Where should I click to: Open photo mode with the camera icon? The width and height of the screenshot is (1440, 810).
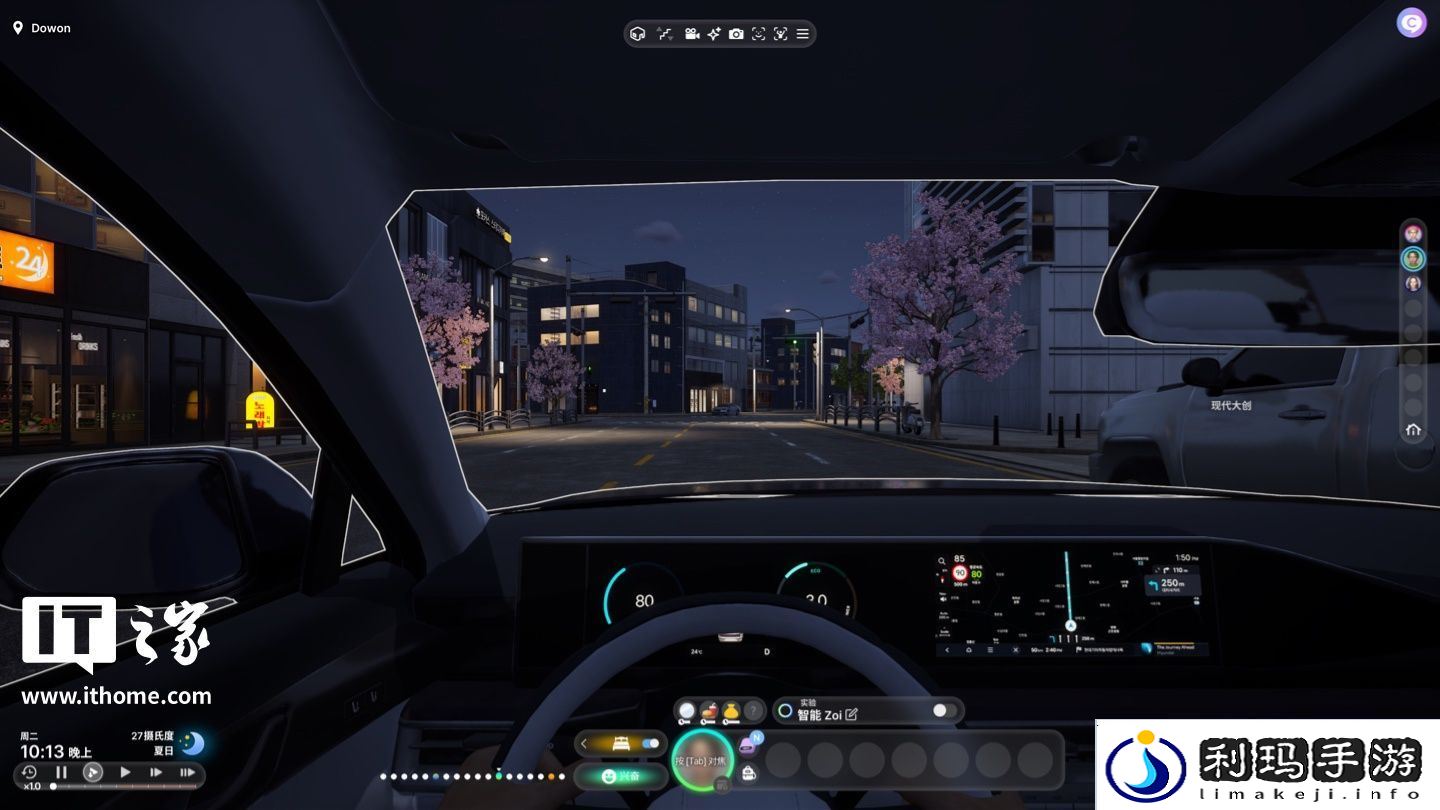pos(736,34)
